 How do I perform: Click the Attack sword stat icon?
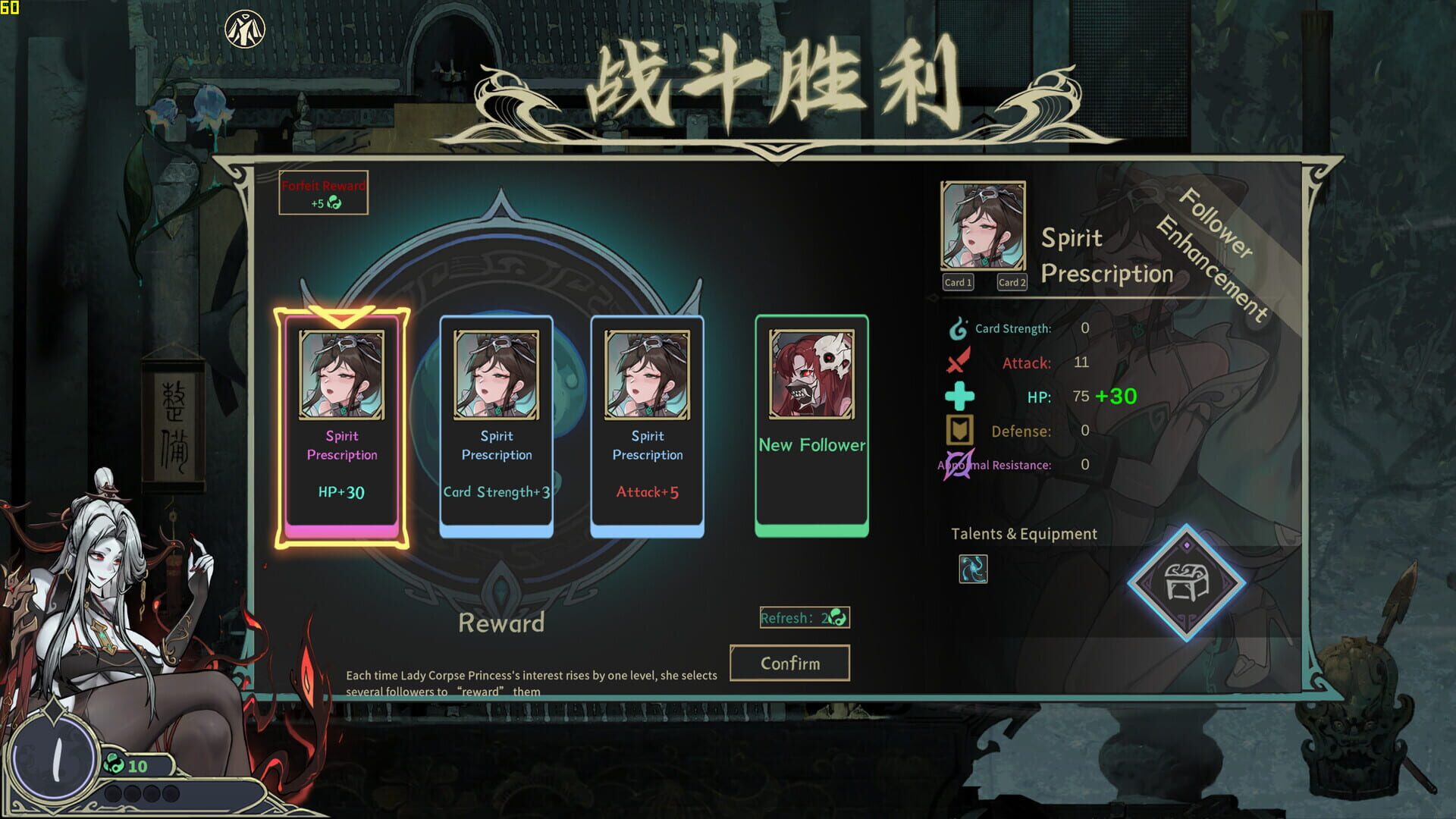960,362
